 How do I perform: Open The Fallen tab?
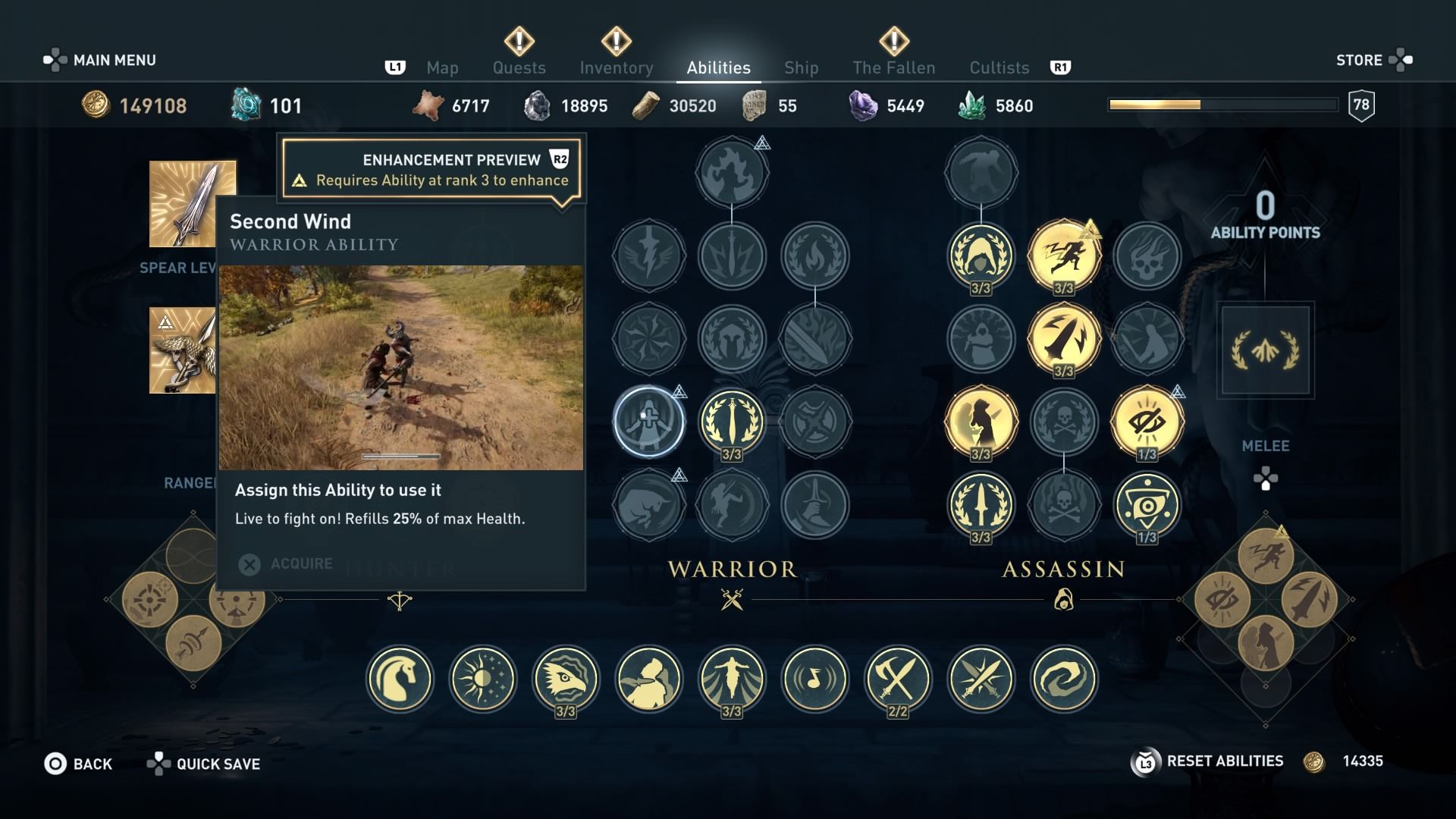tap(893, 67)
